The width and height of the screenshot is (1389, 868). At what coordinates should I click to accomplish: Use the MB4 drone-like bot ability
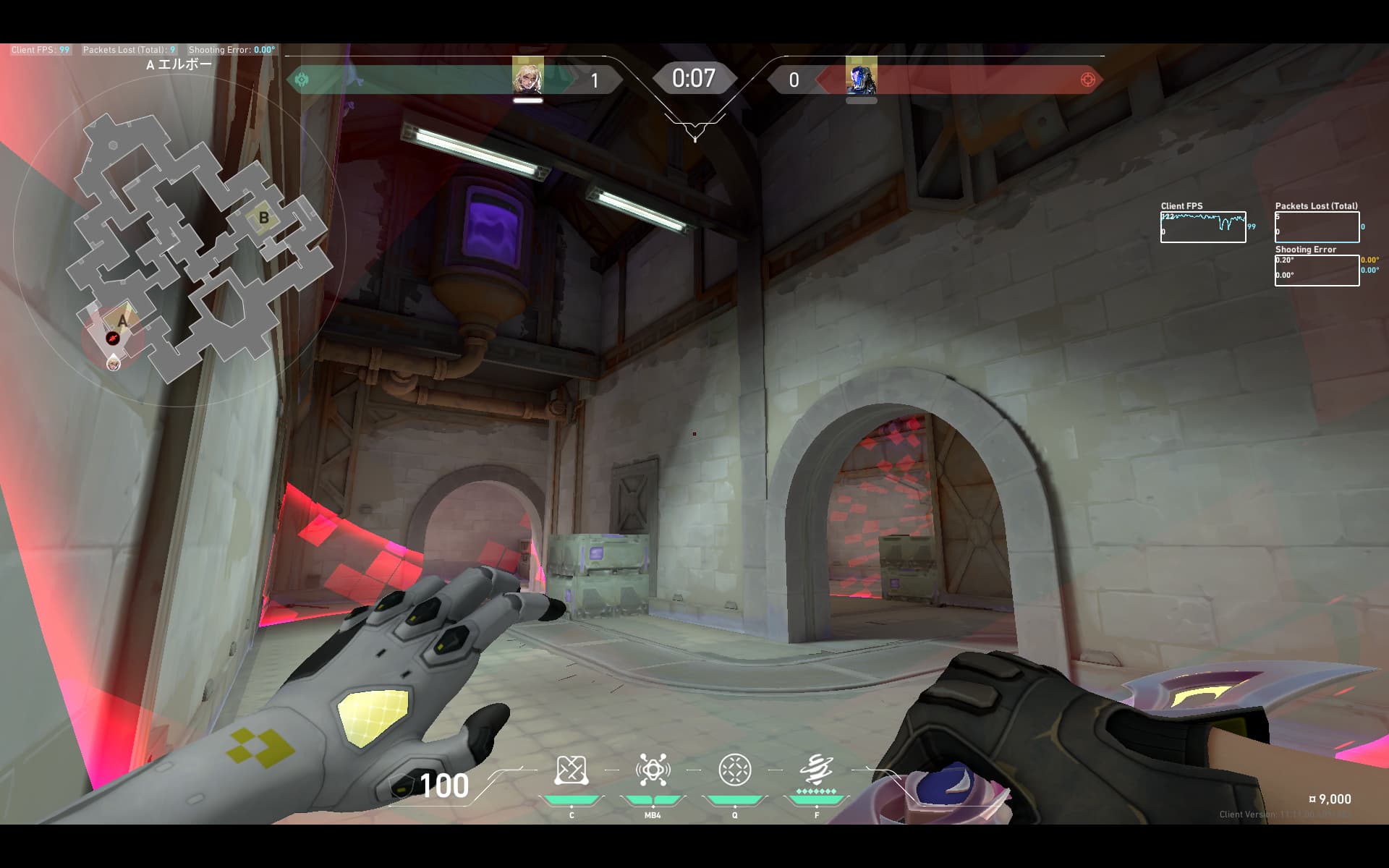point(653,771)
